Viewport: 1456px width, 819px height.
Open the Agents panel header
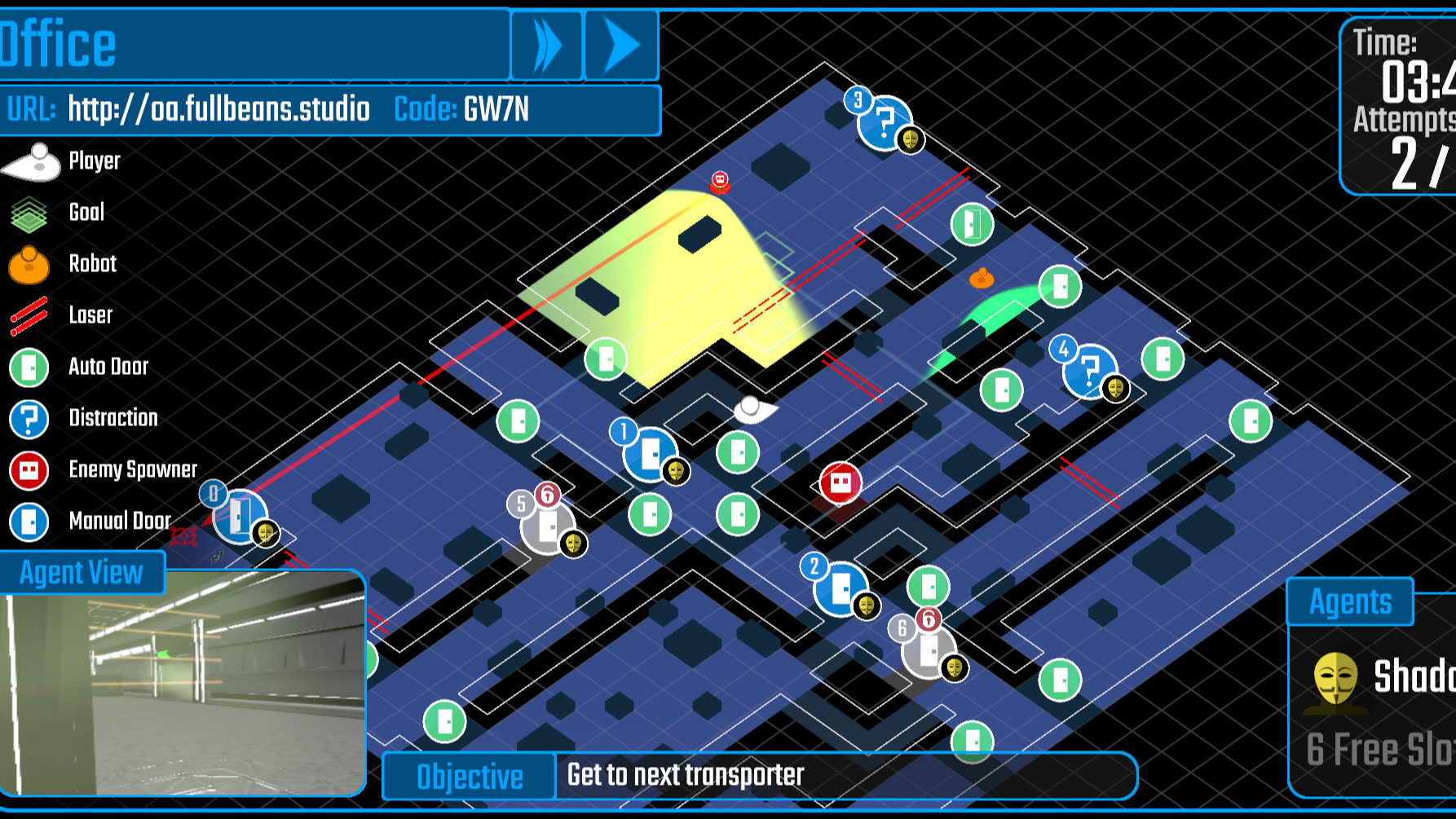point(1350,602)
